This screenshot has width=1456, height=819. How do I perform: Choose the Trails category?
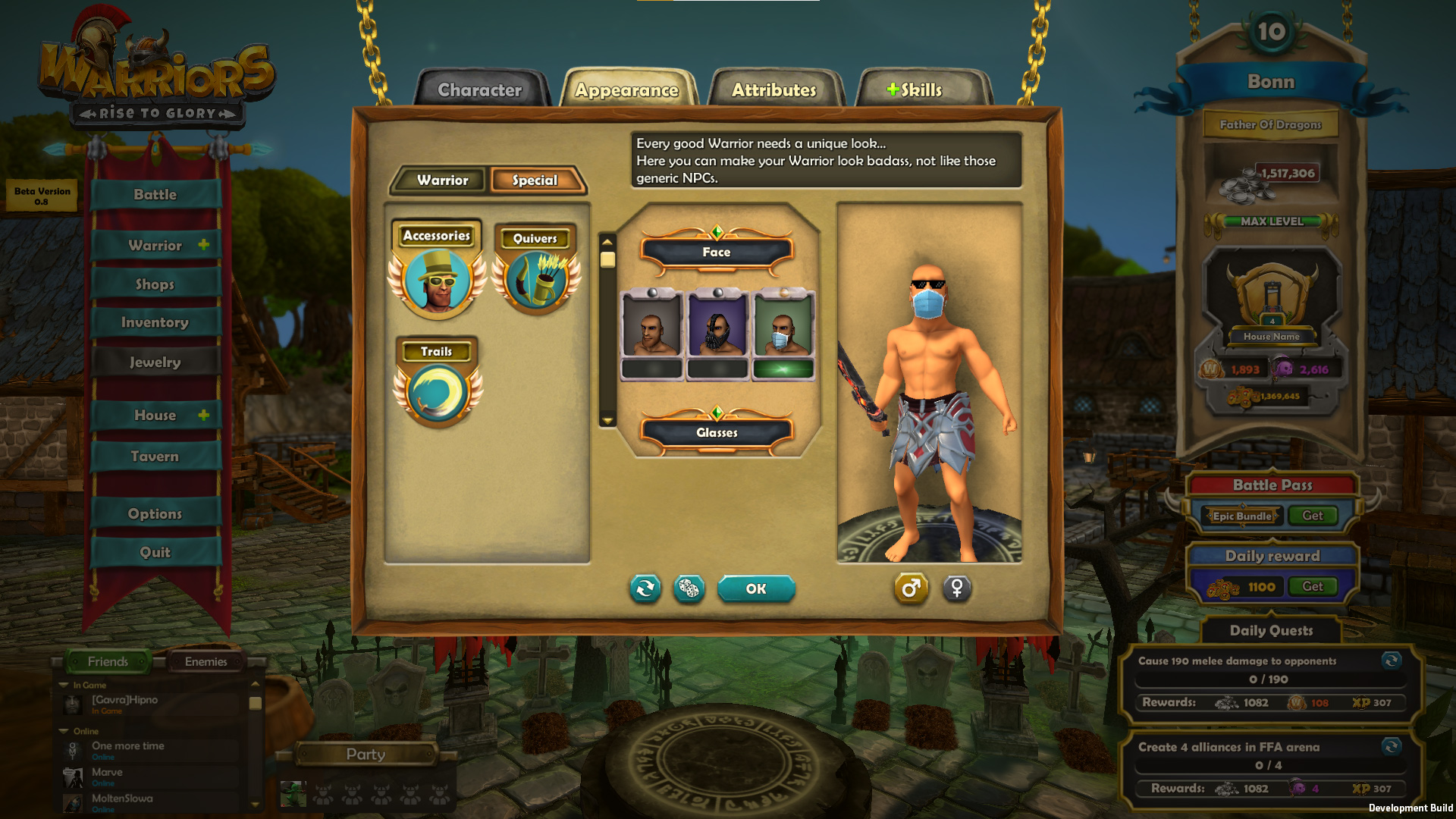pos(438,384)
